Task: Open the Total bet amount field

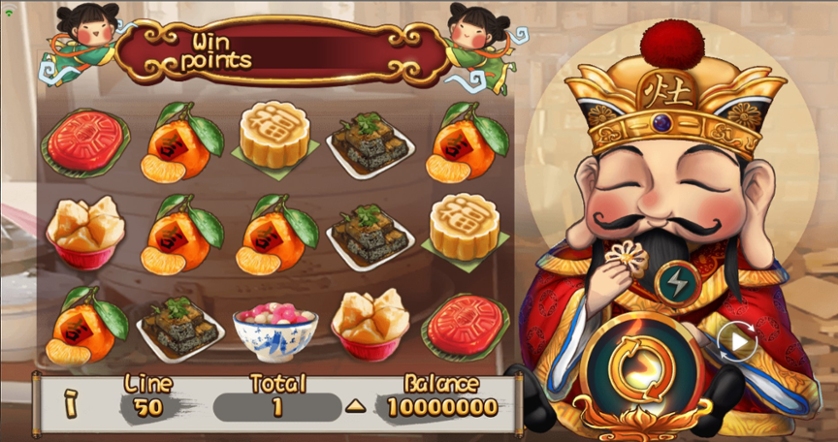Action: tap(277, 407)
